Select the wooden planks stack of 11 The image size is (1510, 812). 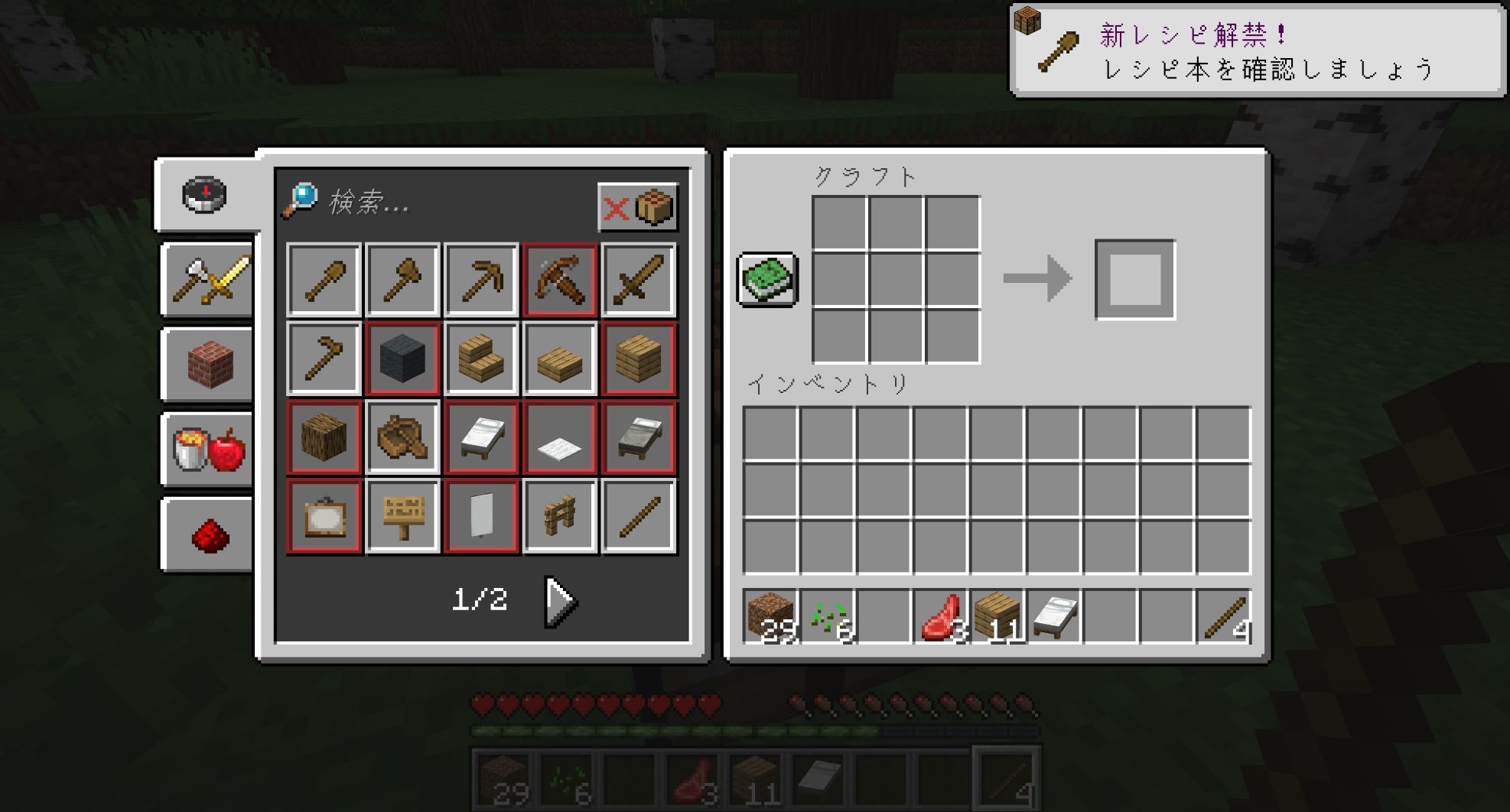[x=997, y=616]
